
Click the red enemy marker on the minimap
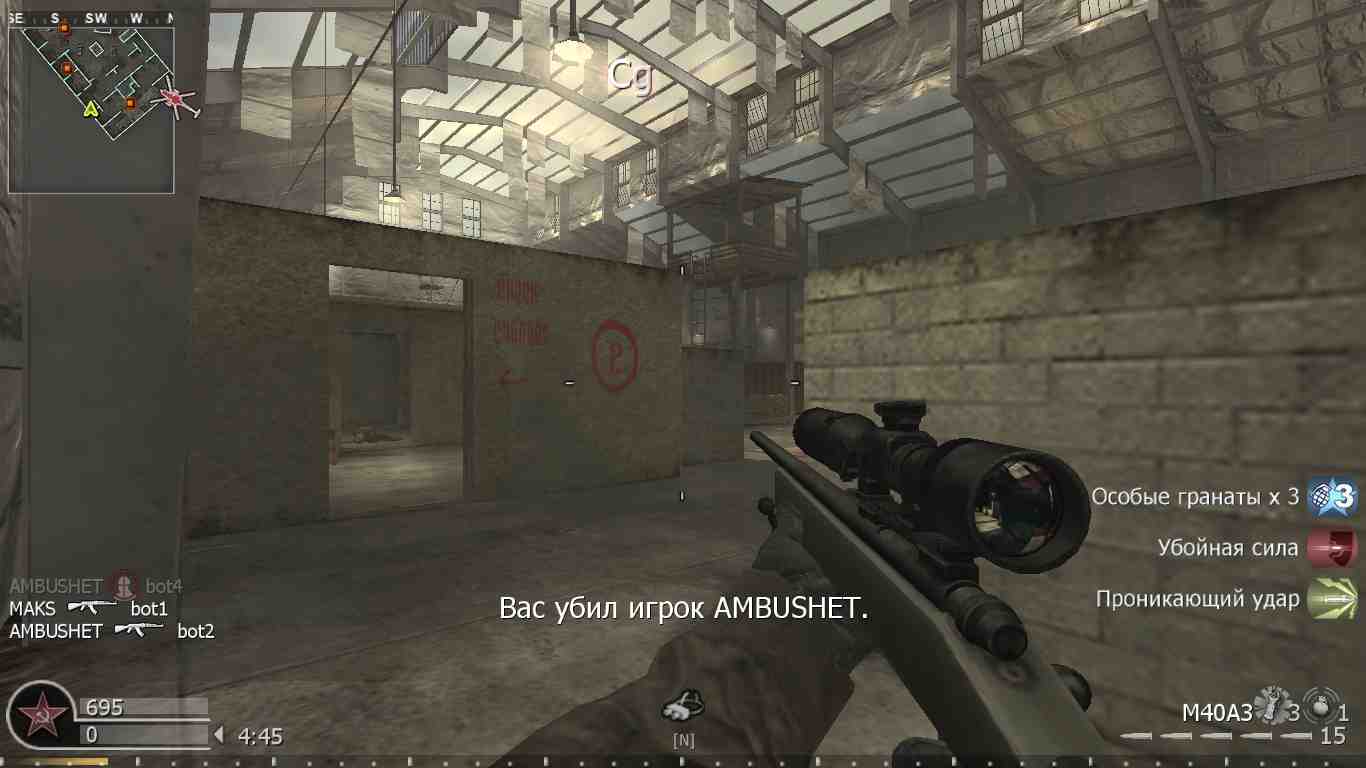point(171,99)
